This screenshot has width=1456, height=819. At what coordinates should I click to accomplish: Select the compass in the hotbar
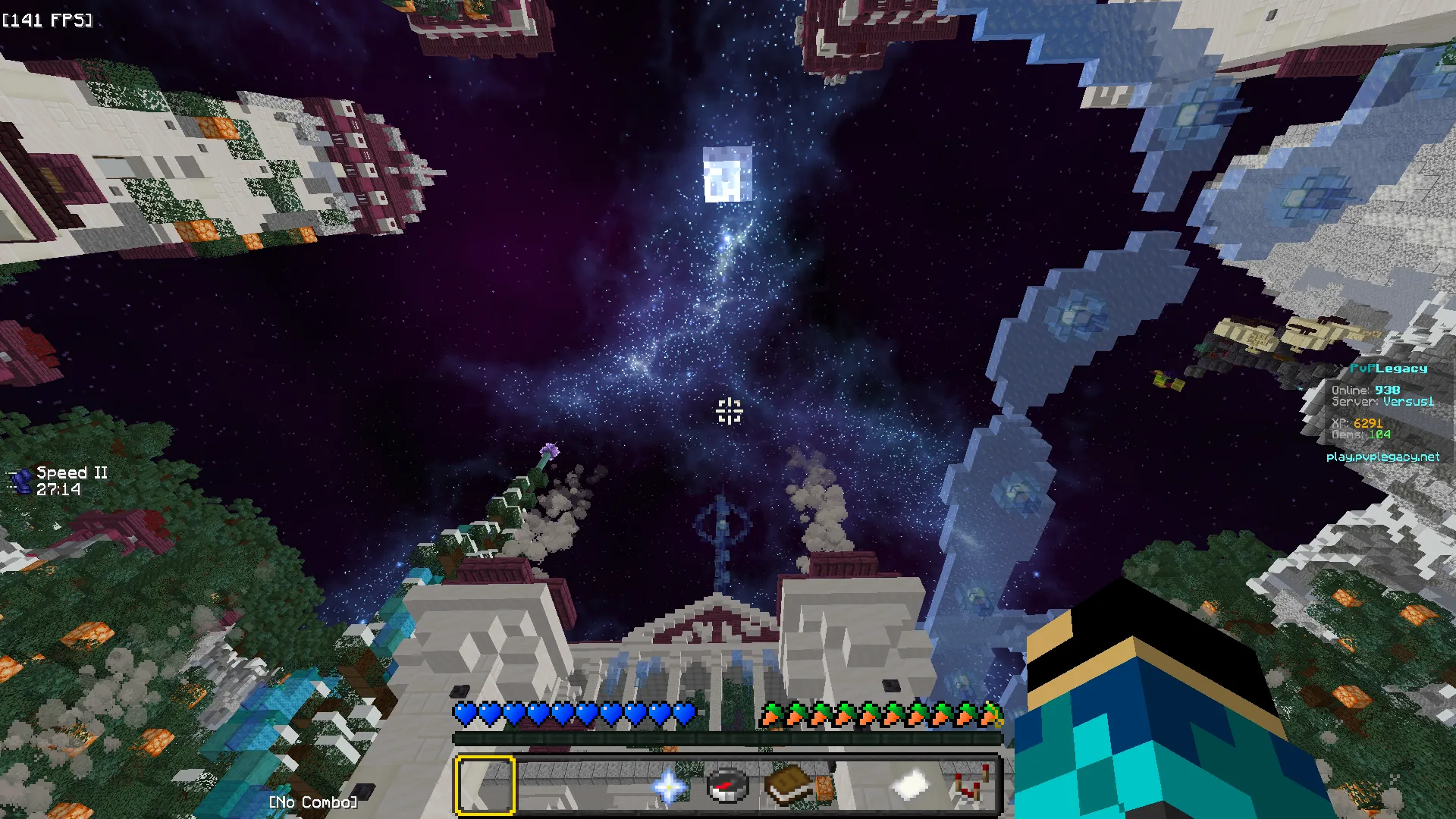(x=728, y=786)
